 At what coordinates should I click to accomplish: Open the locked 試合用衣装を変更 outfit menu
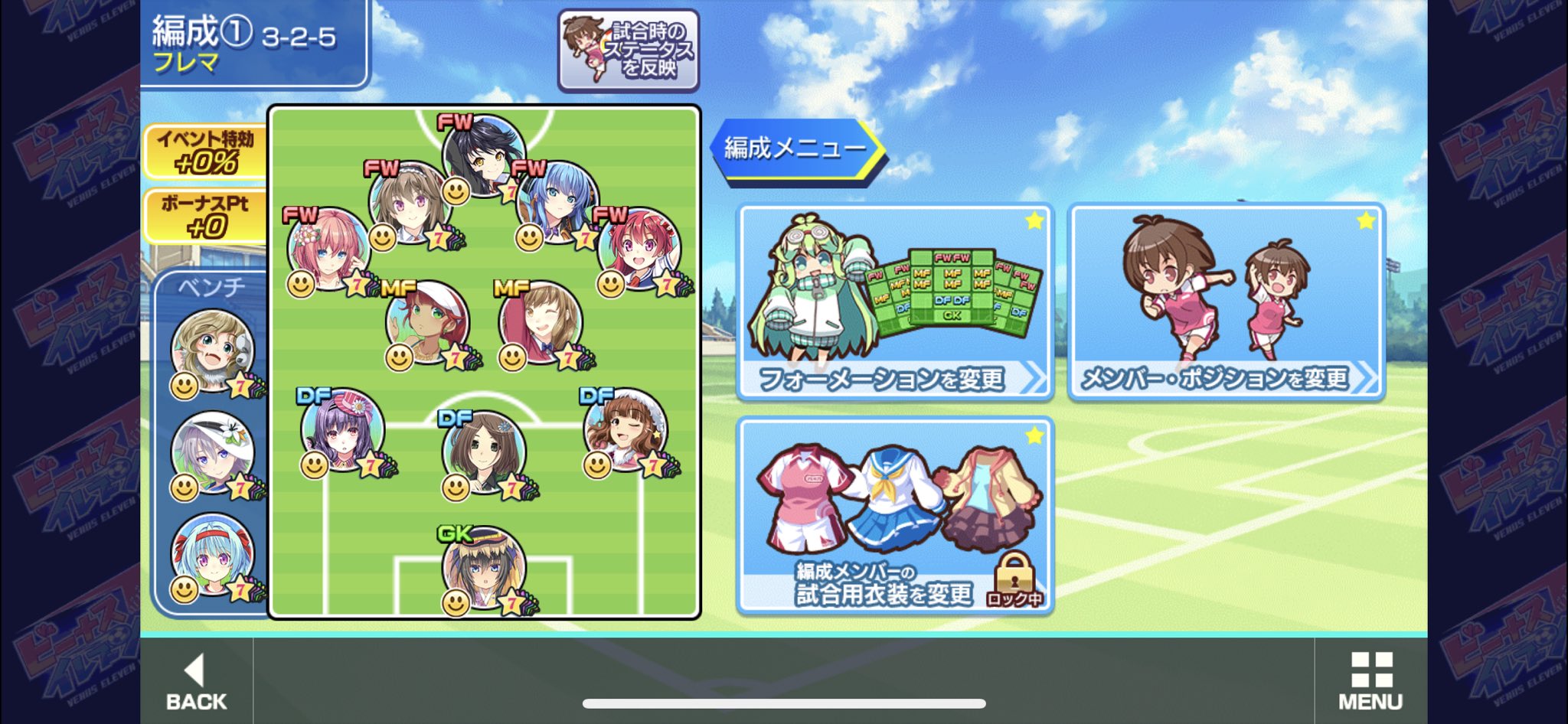[894, 516]
